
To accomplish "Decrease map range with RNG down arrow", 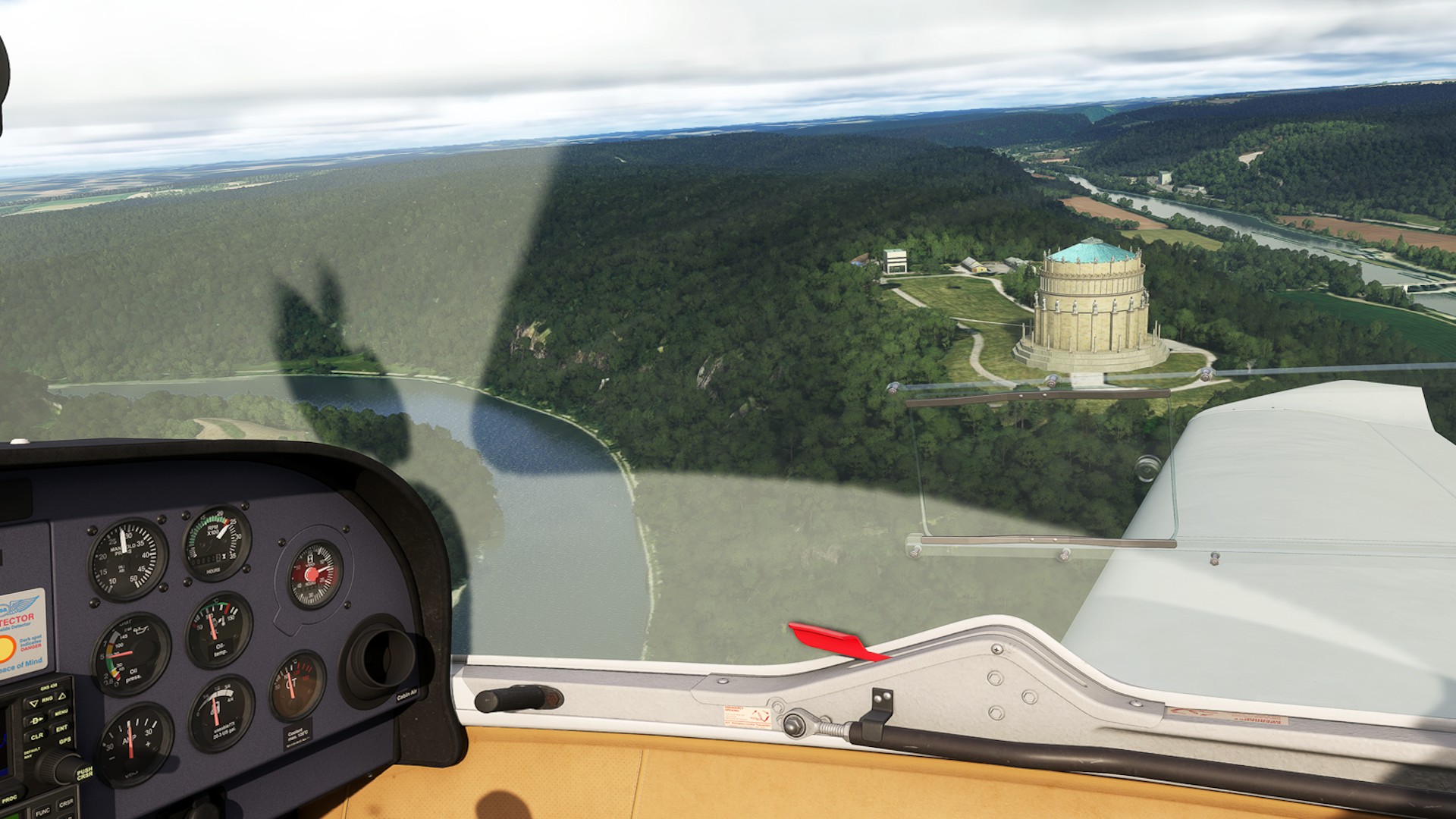I will click(x=34, y=703).
